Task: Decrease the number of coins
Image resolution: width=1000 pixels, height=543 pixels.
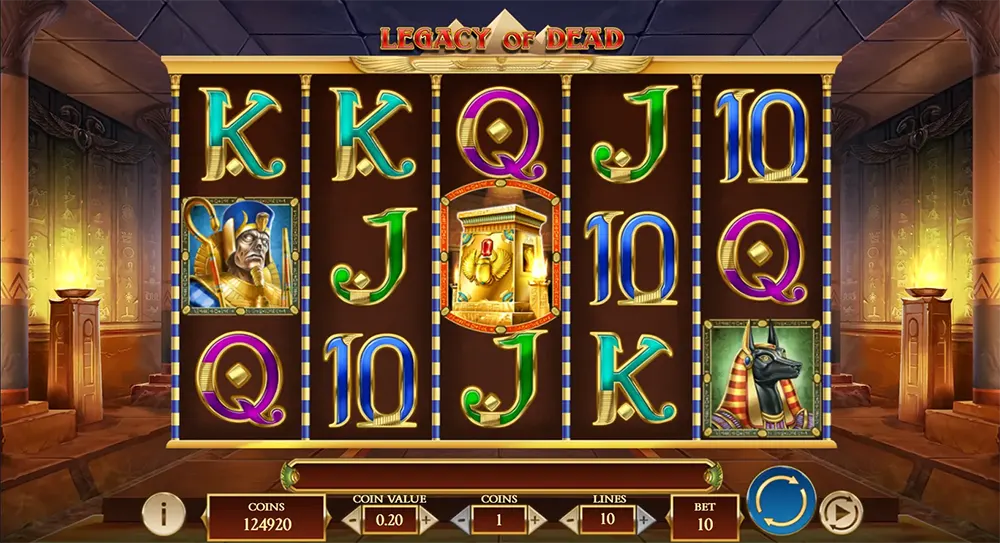Action: (461, 519)
